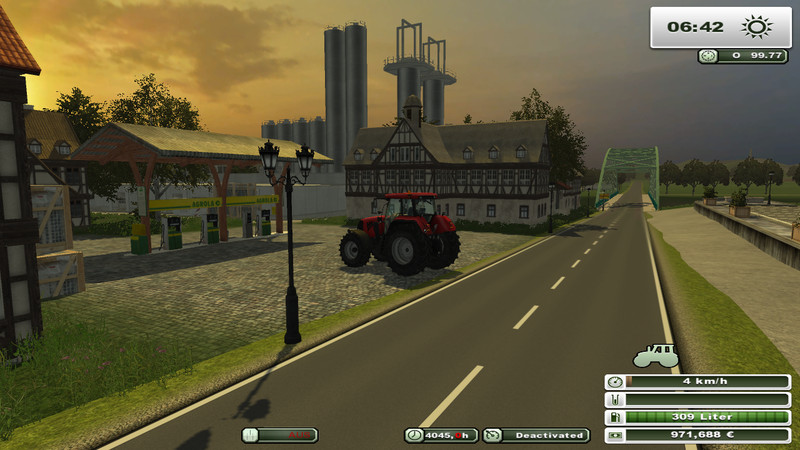
Task: Click the operating hours clock icon
Action: coord(414,435)
